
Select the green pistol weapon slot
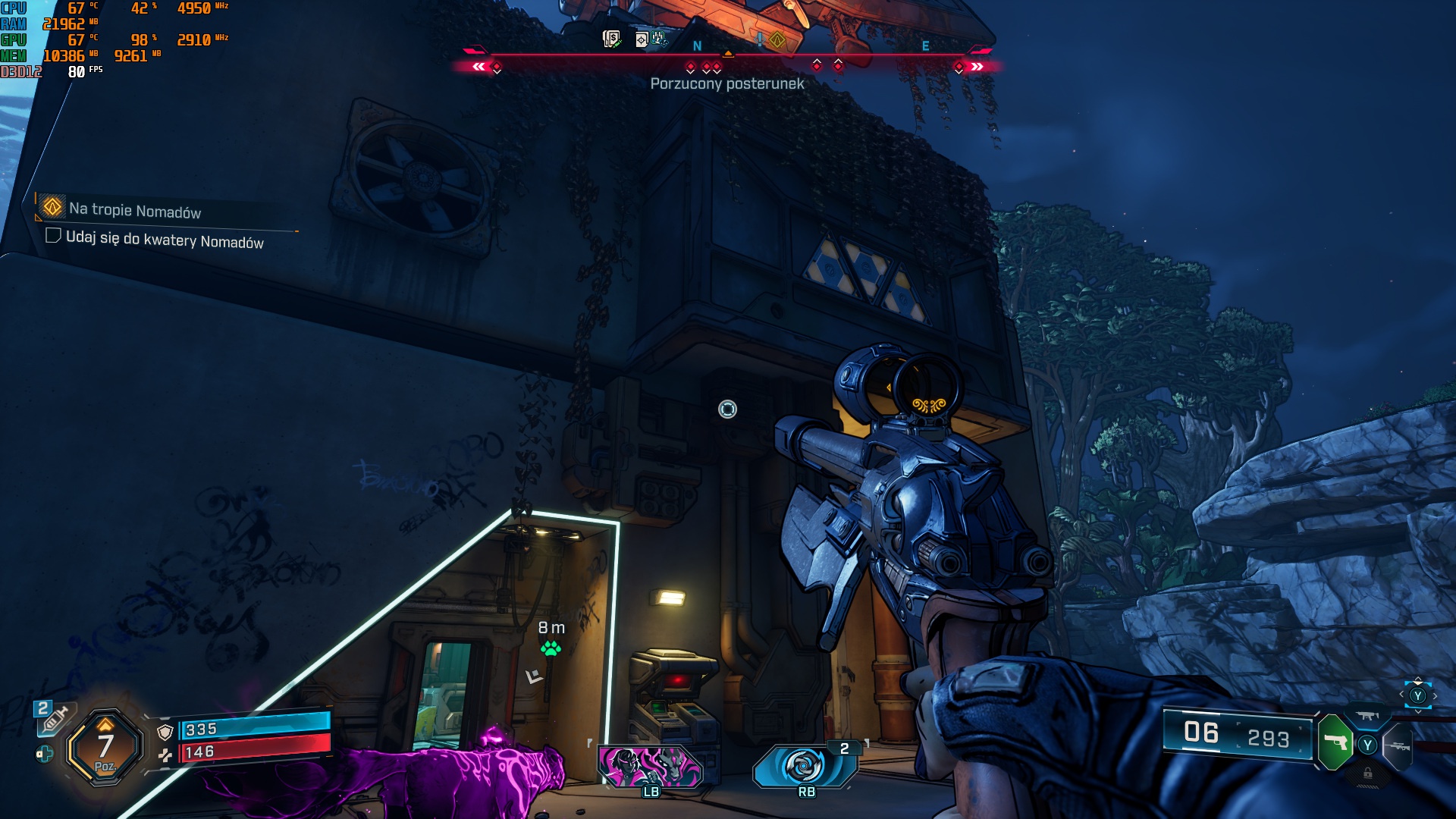[x=1335, y=742]
